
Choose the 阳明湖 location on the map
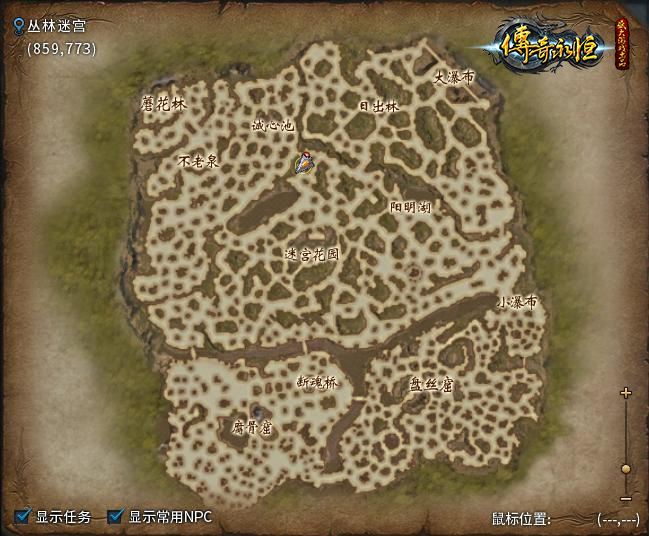tap(410, 207)
